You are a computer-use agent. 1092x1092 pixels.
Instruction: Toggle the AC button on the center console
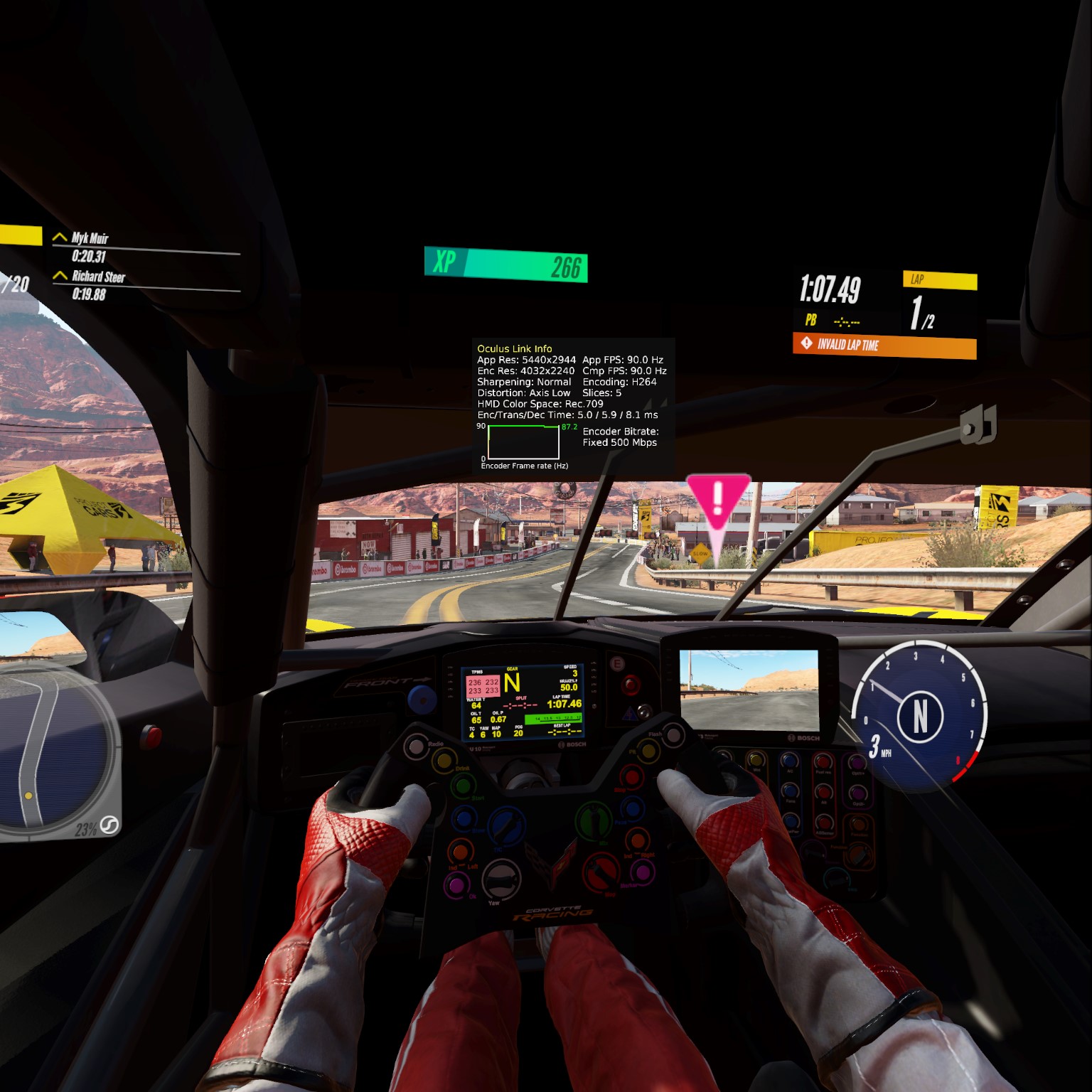(789, 759)
